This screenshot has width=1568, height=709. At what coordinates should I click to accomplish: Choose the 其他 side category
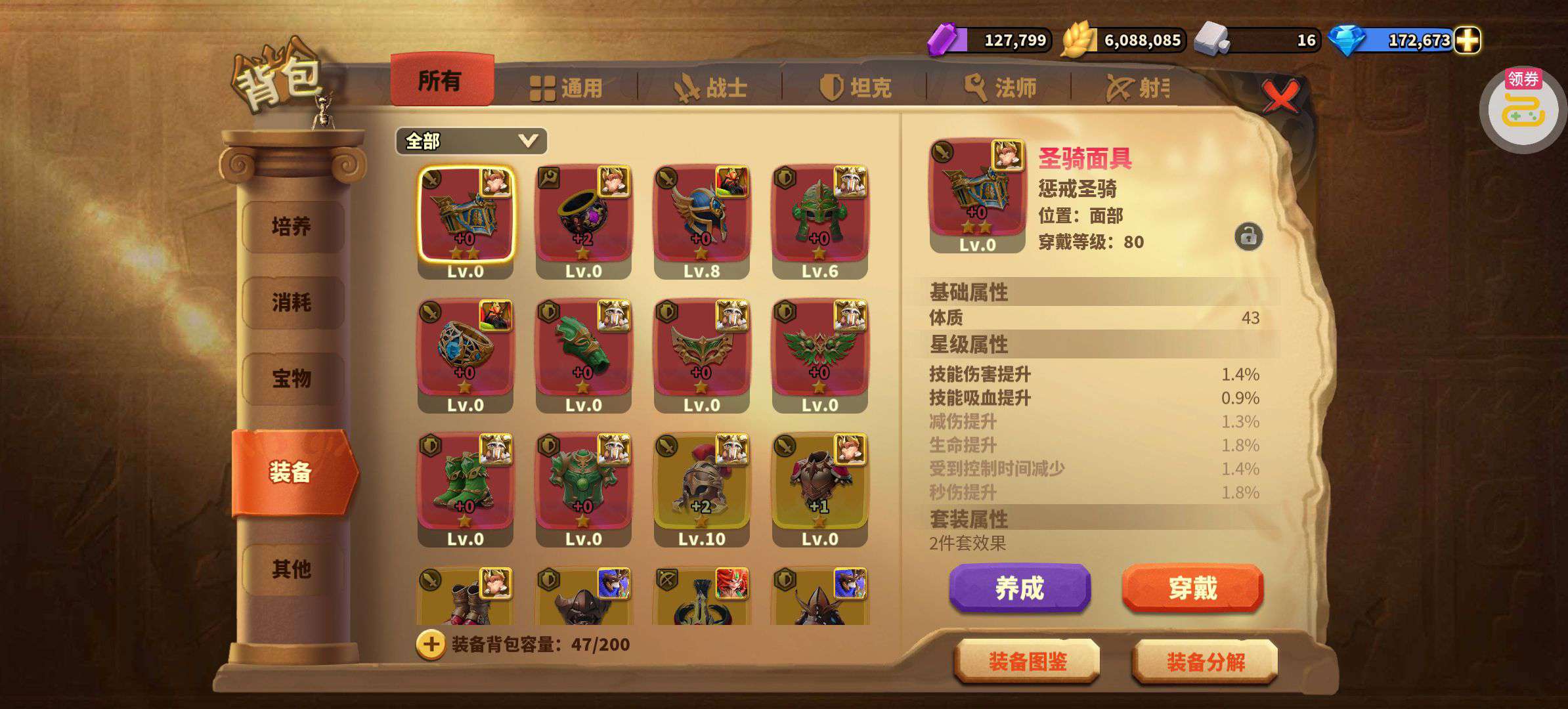(x=292, y=569)
